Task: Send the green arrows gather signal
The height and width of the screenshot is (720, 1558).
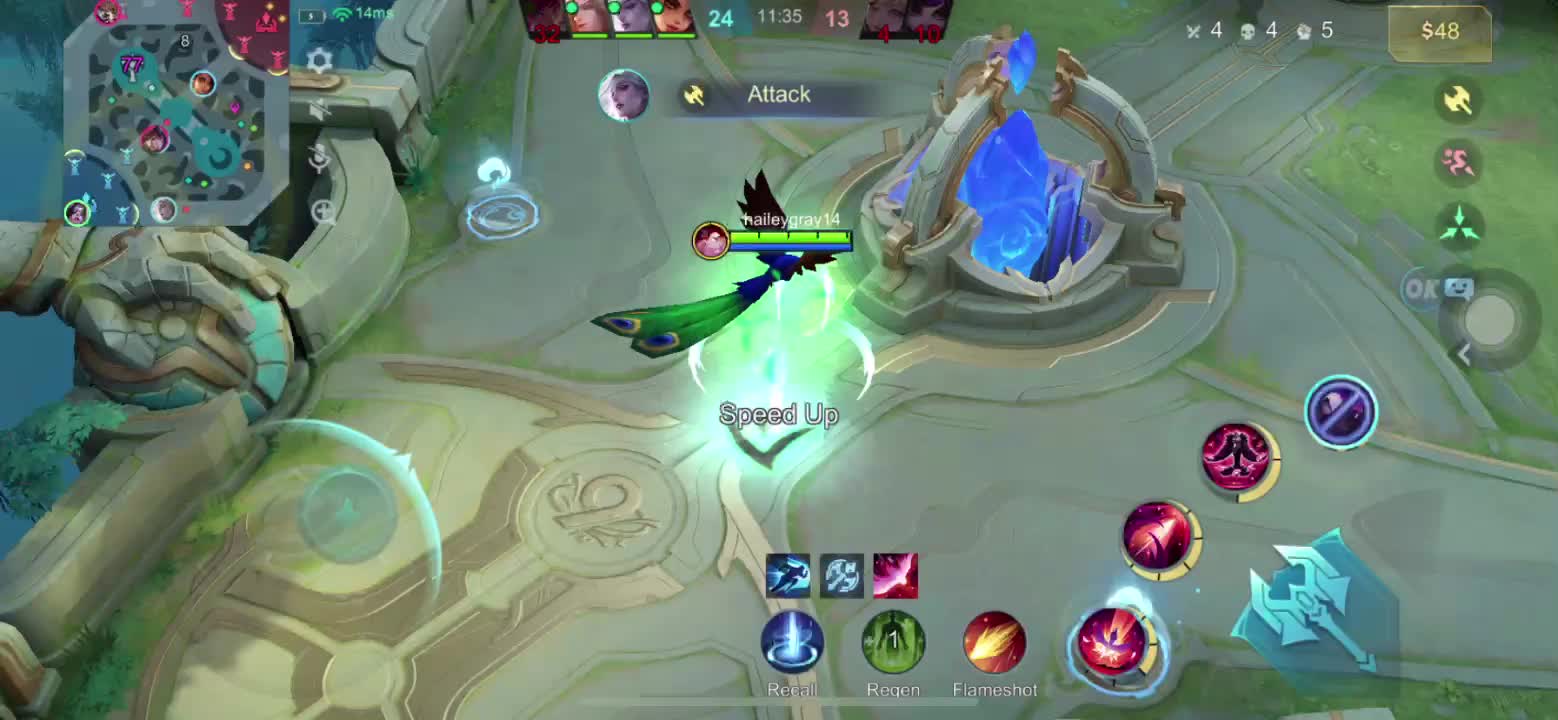Action: point(1458,224)
